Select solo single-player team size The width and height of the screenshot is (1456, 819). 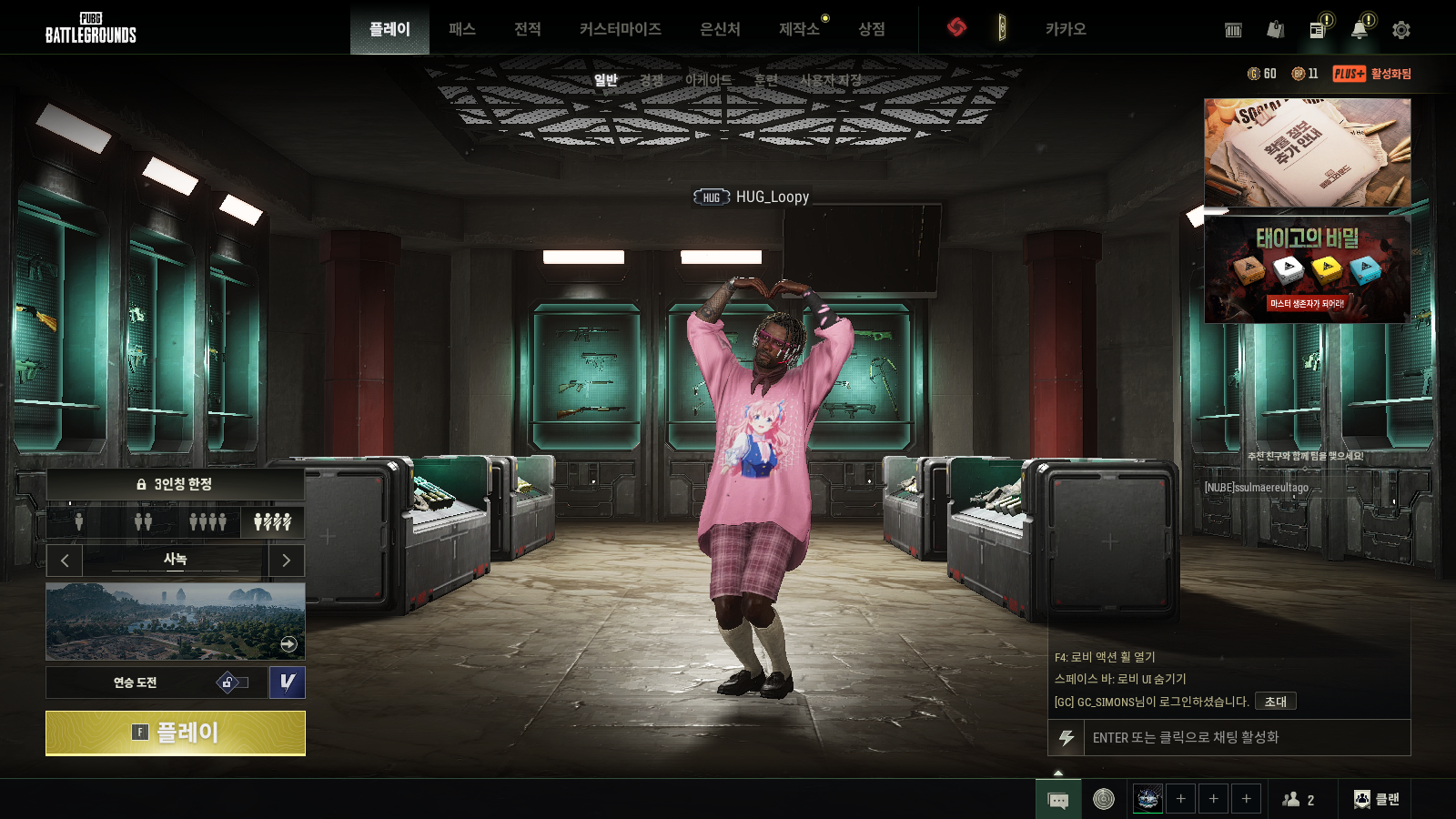[x=79, y=521]
